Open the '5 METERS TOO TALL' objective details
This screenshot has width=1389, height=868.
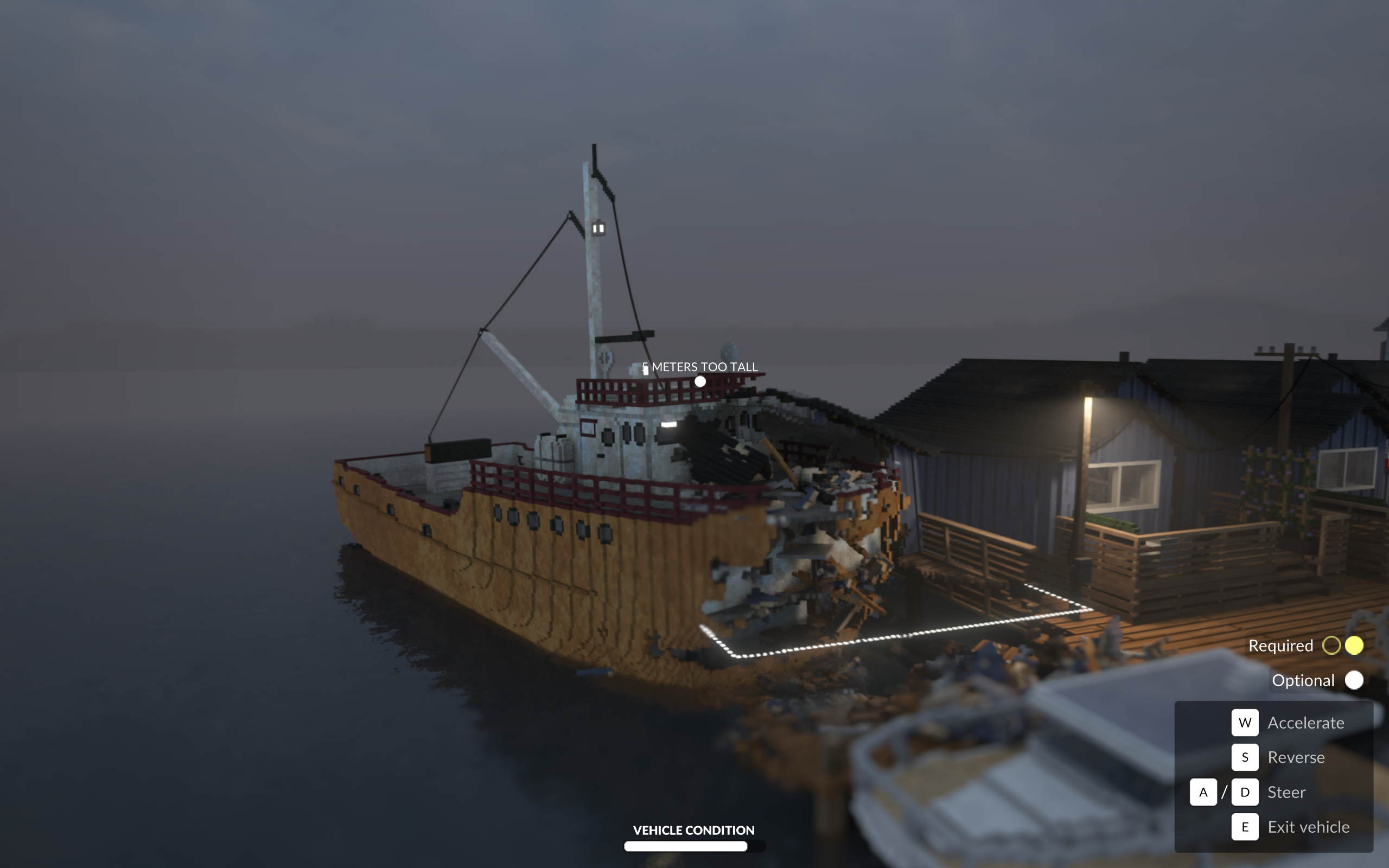[x=700, y=367]
